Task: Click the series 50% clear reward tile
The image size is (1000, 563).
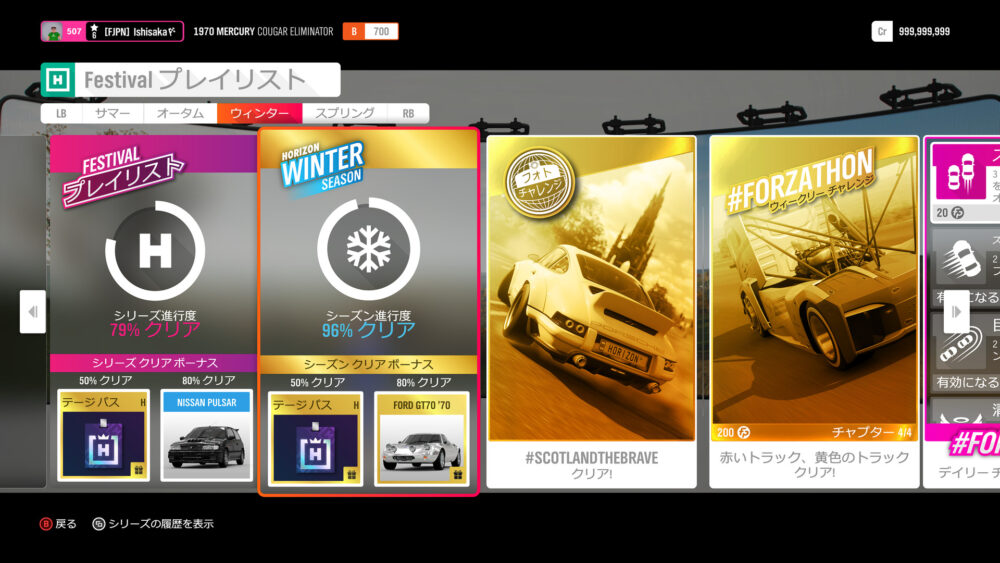Action: point(103,436)
